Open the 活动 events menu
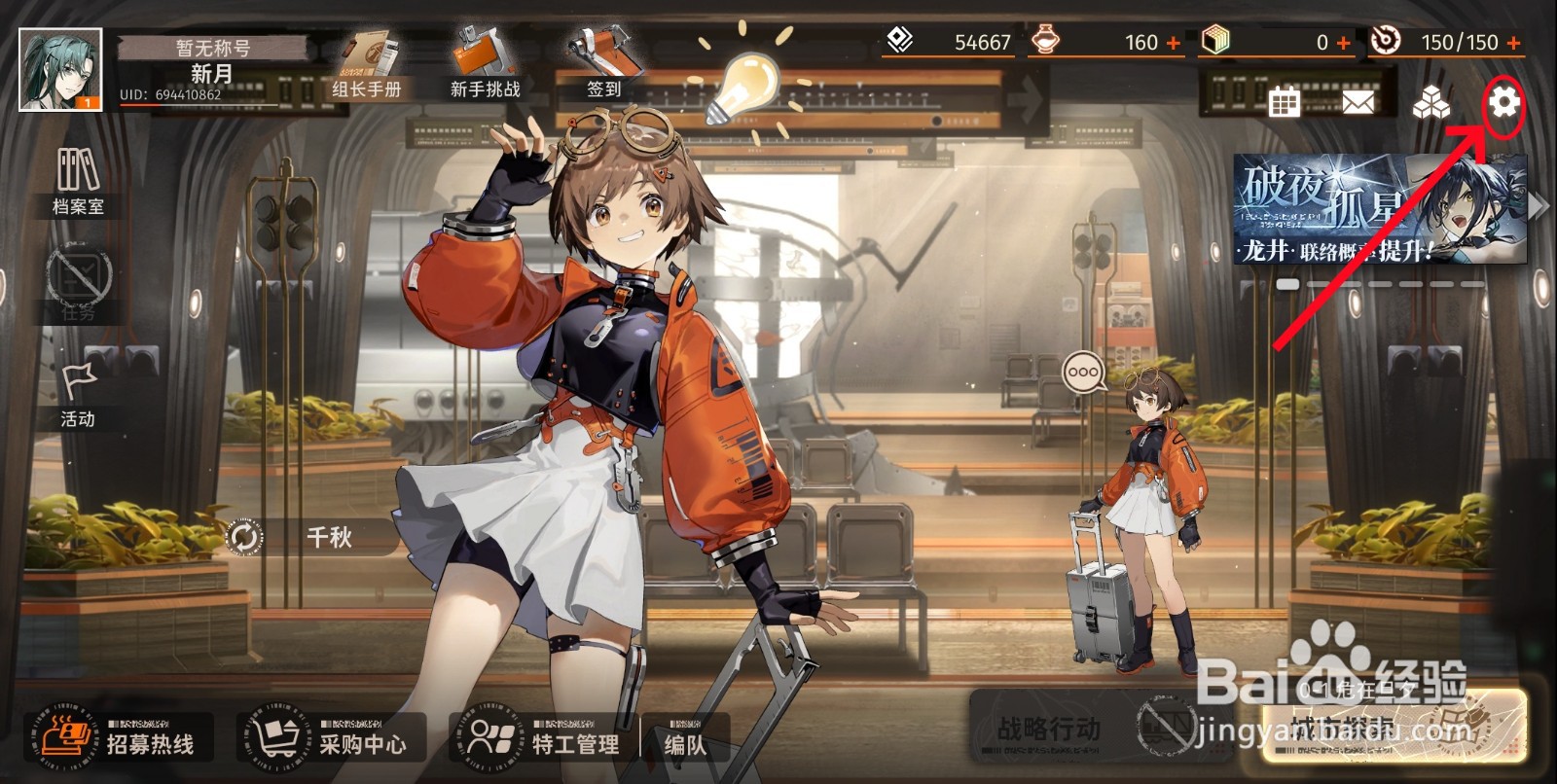 [x=78, y=396]
